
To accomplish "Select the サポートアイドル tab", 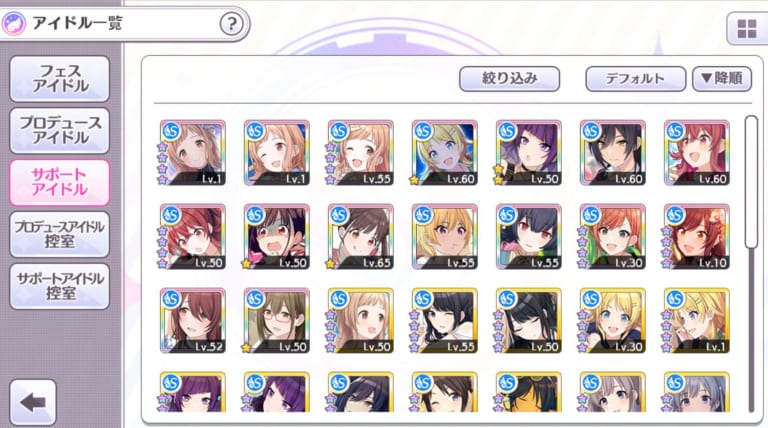I will click(x=59, y=182).
